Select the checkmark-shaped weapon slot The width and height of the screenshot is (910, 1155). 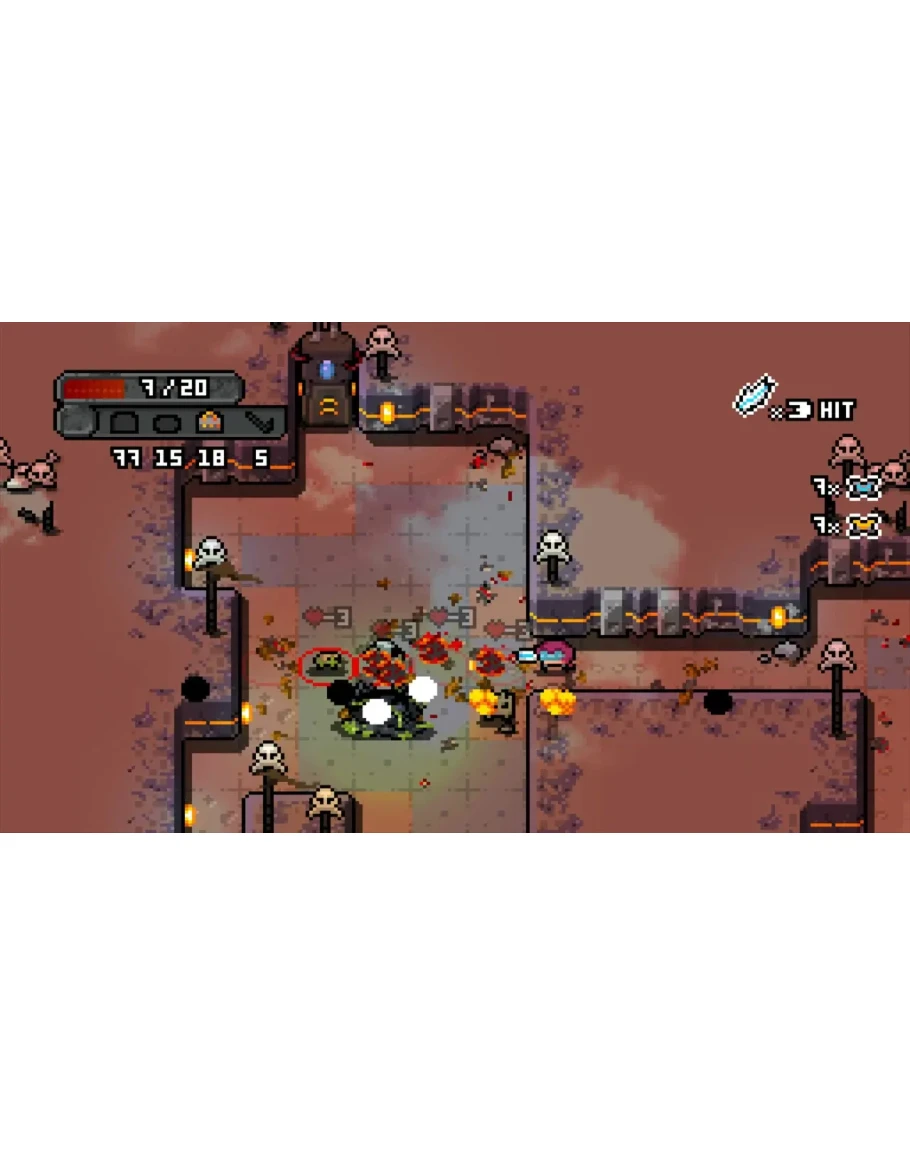262,422
